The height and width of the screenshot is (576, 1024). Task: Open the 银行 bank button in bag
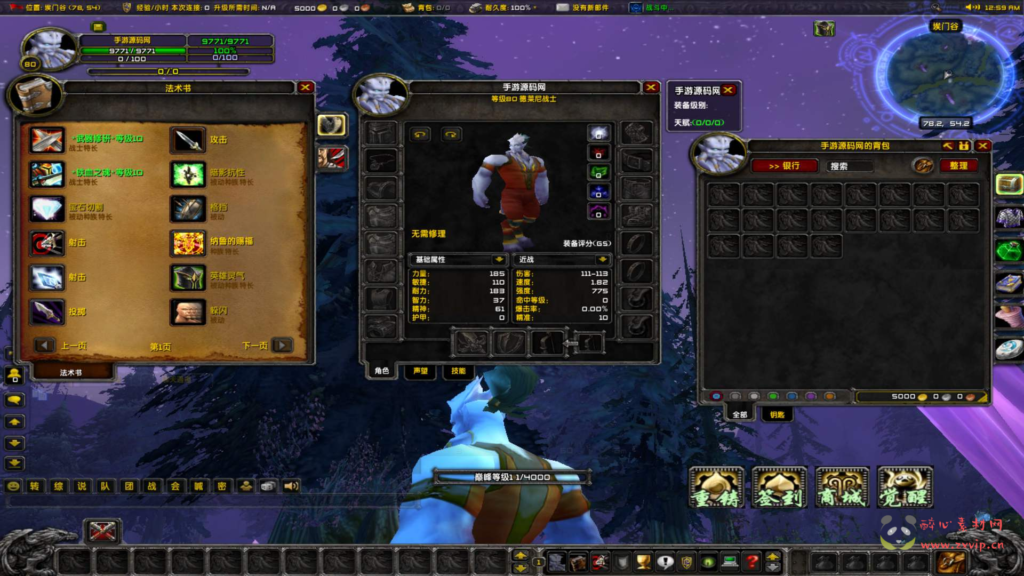[x=784, y=166]
